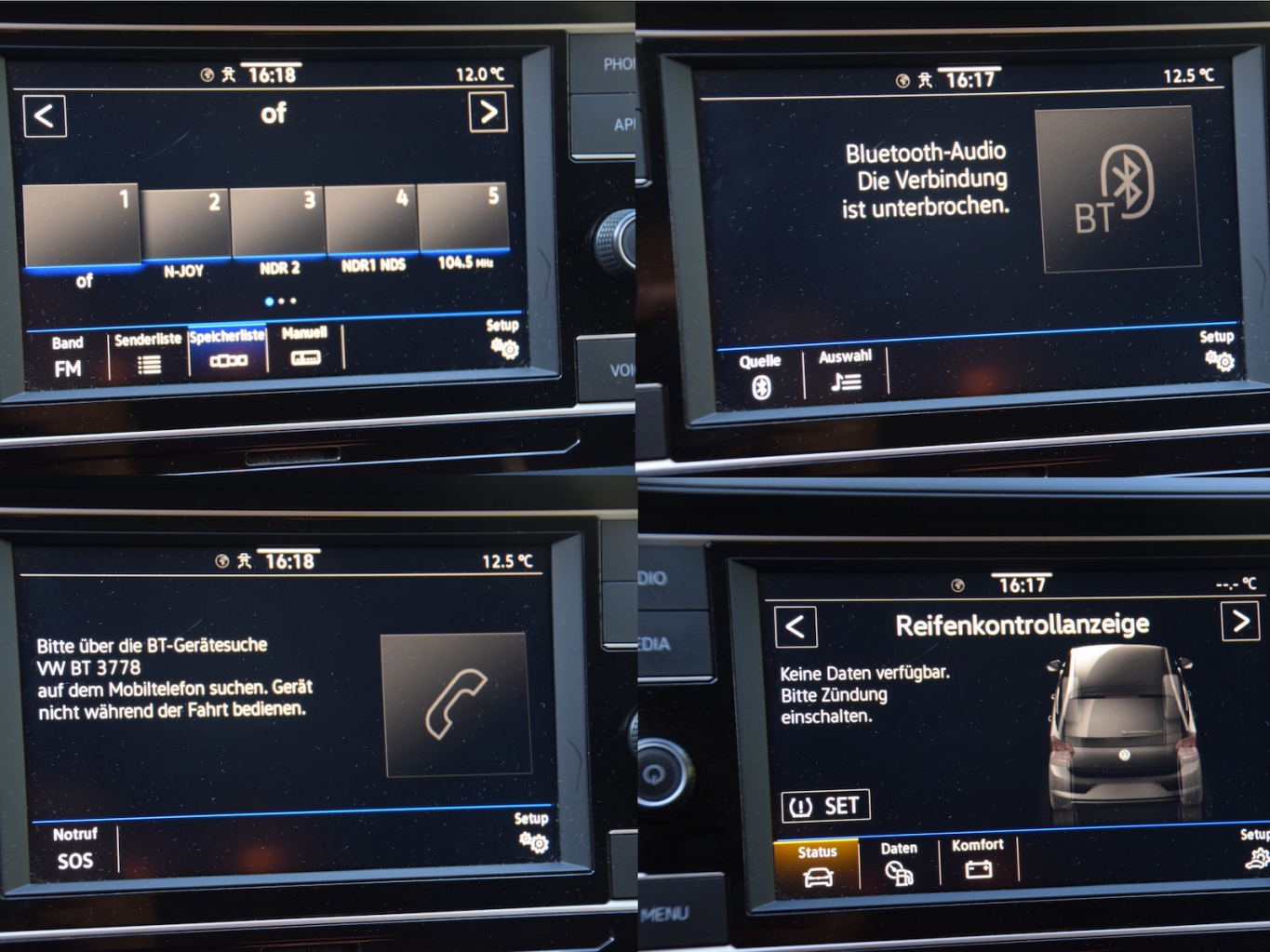Screen dimensions: 1270x952
Task: Open the Auswahl track selection
Action: [x=845, y=370]
